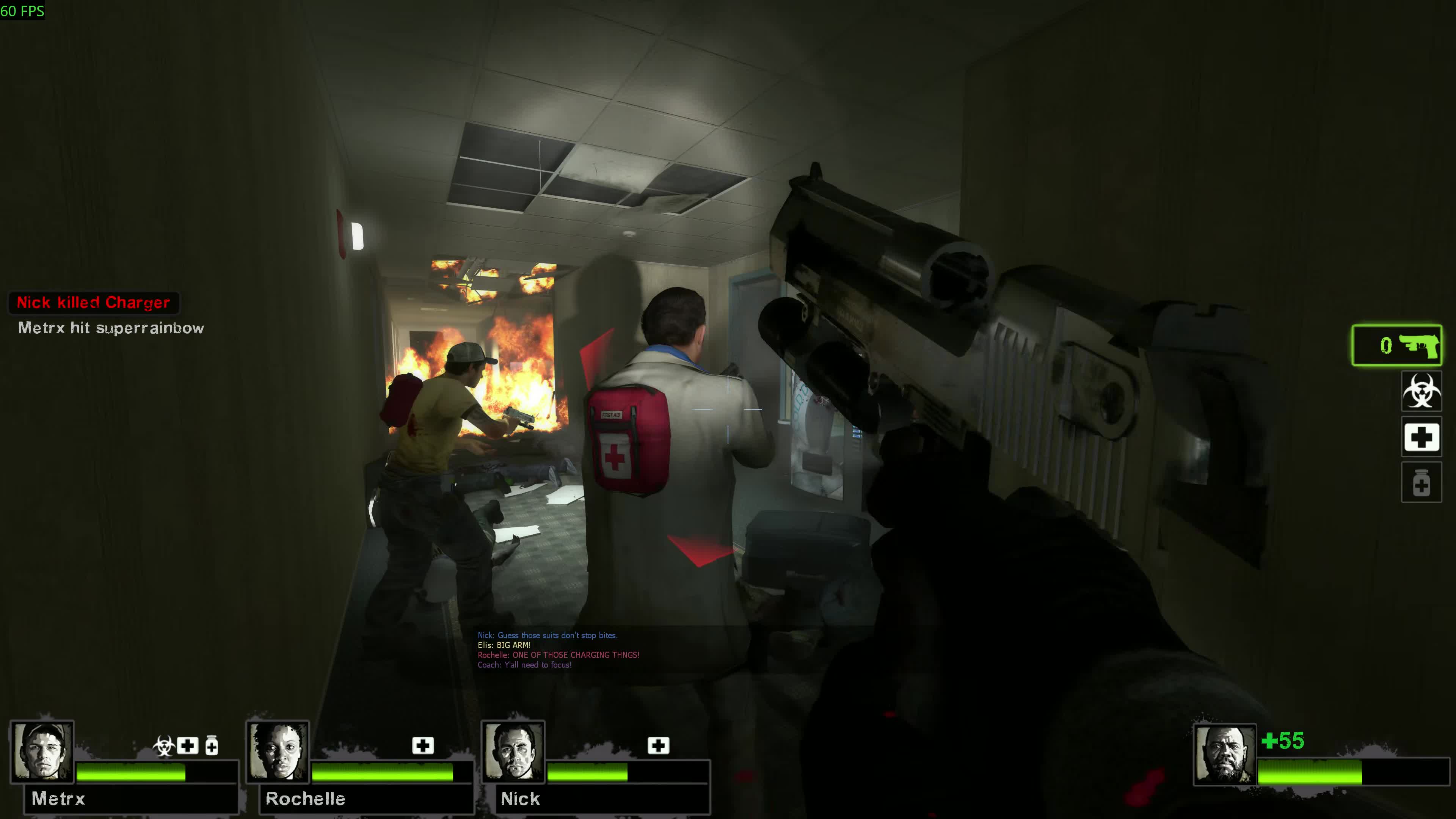The image size is (1456, 819).
Task: Click Metrx's teammate portrait
Action: click(x=42, y=751)
